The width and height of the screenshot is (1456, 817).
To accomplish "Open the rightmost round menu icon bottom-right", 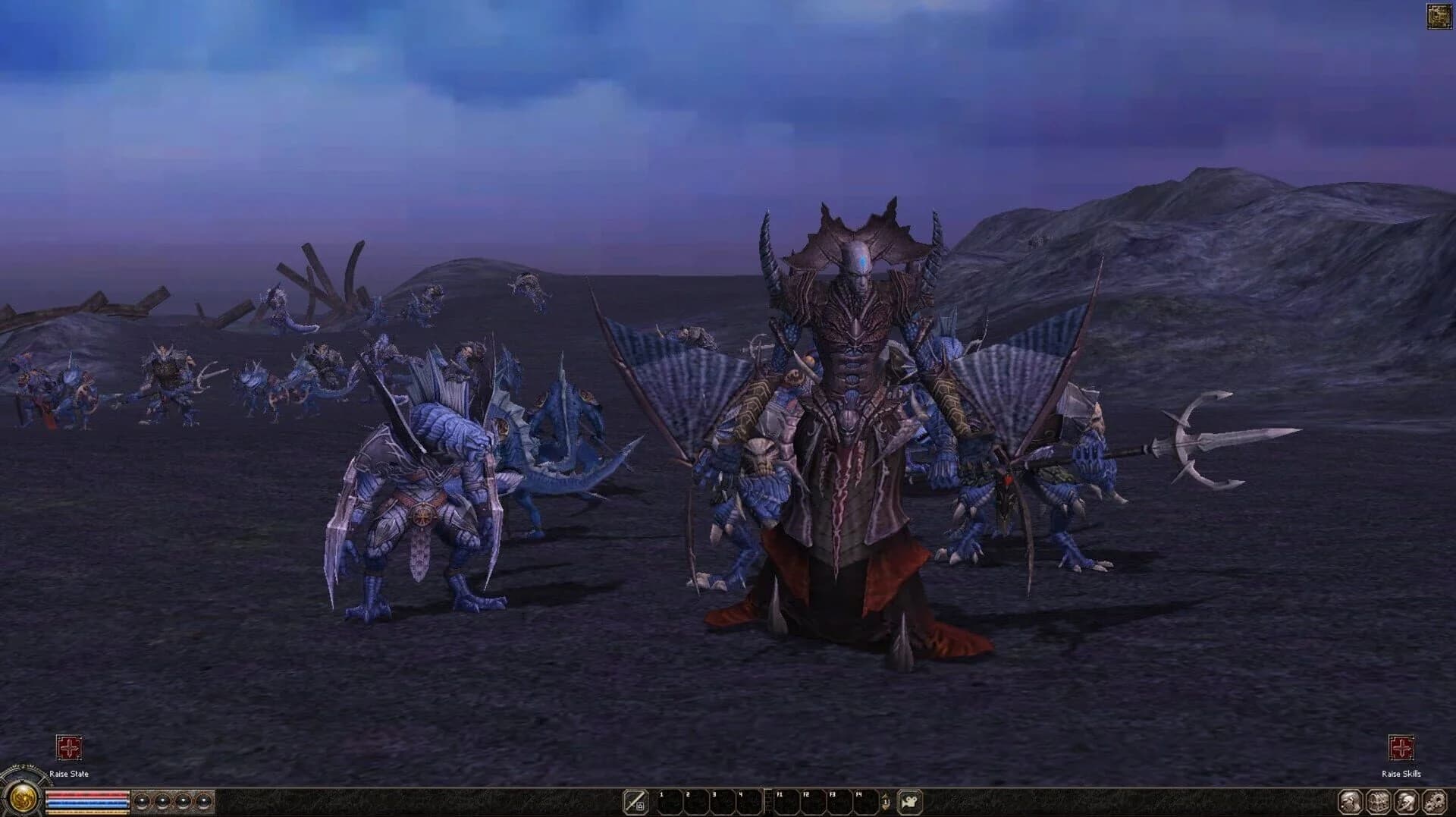I will pos(1434,803).
